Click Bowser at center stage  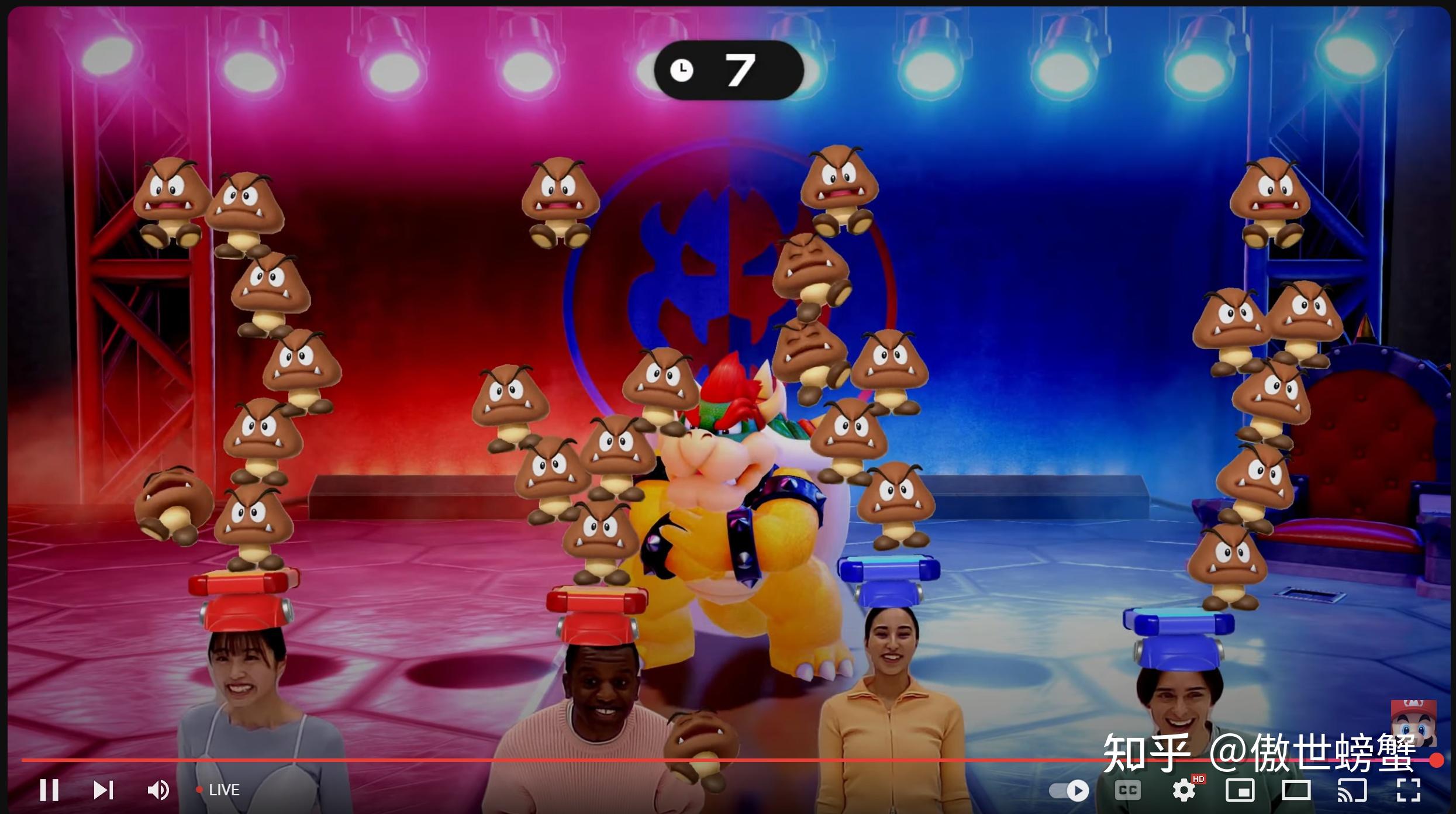[728, 526]
